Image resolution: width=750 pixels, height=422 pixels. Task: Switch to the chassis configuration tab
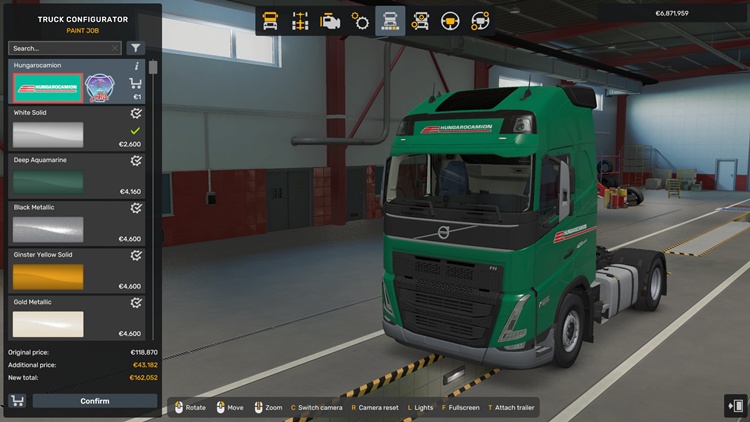[x=300, y=20]
